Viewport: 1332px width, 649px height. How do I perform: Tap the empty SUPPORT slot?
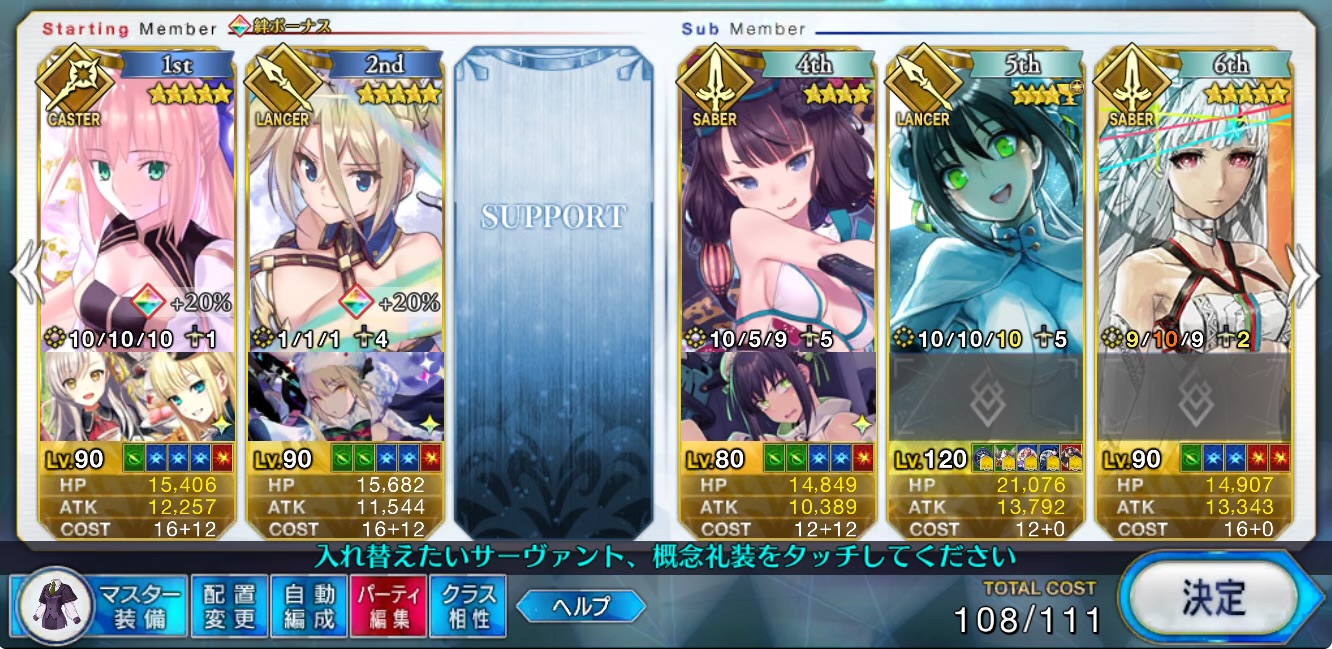click(x=553, y=290)
